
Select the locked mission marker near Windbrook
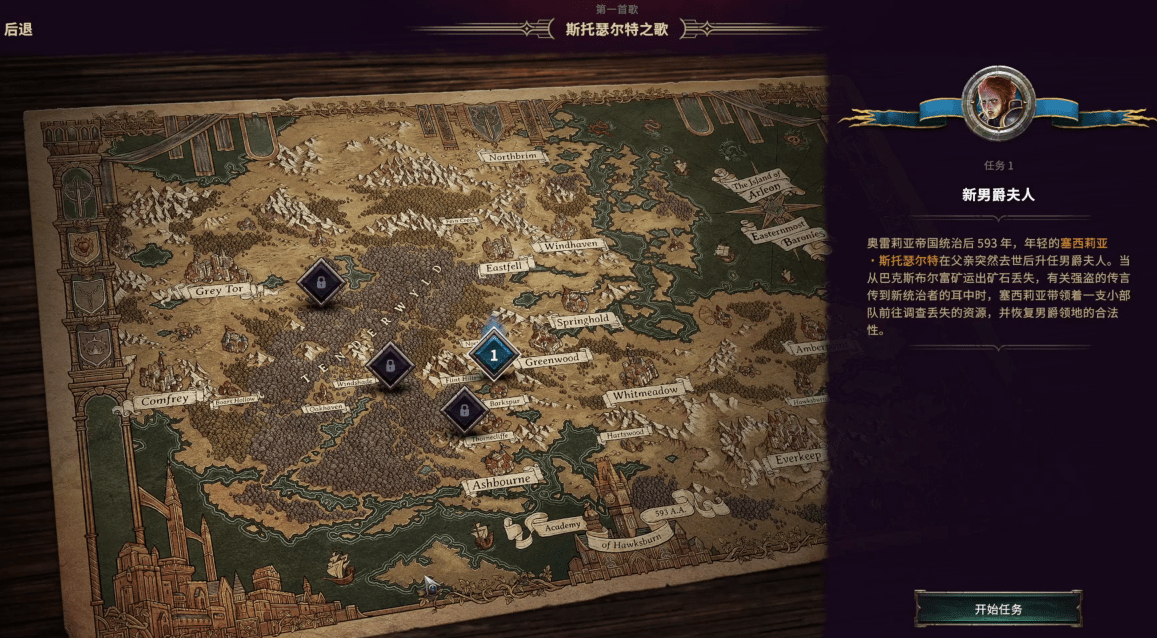[391, 366]
